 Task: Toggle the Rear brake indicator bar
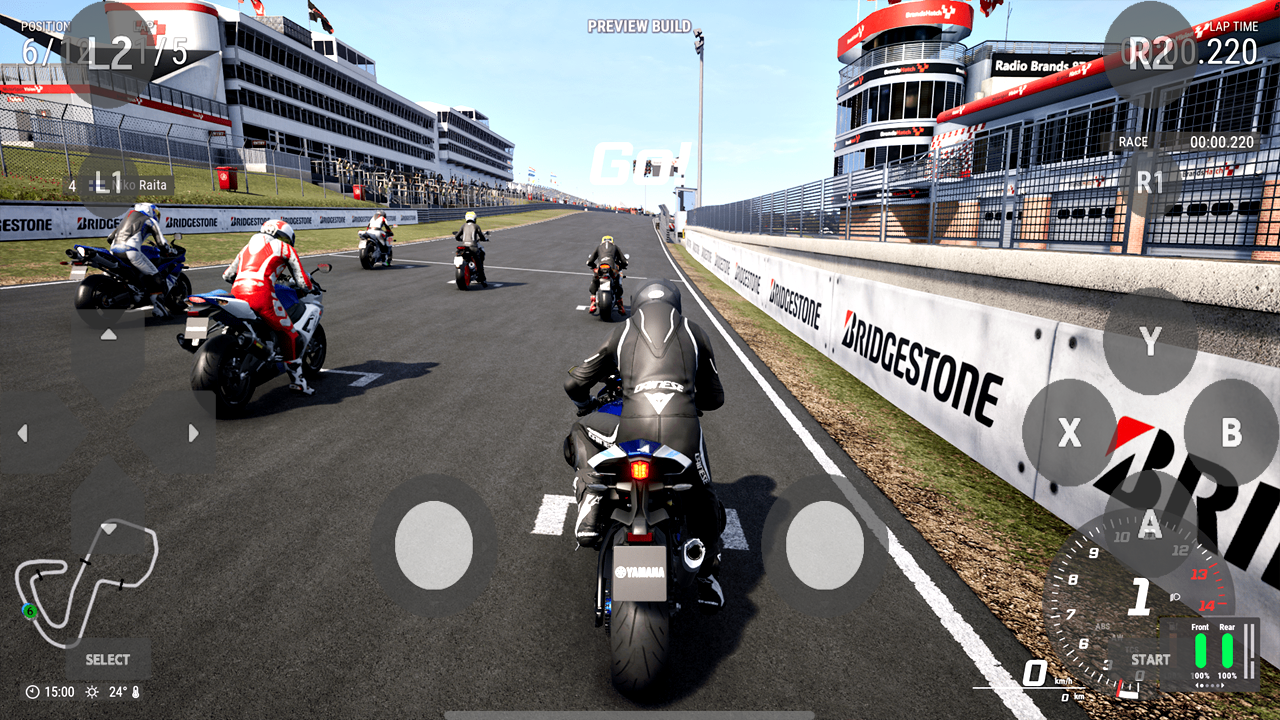(x=1226, y=650)
